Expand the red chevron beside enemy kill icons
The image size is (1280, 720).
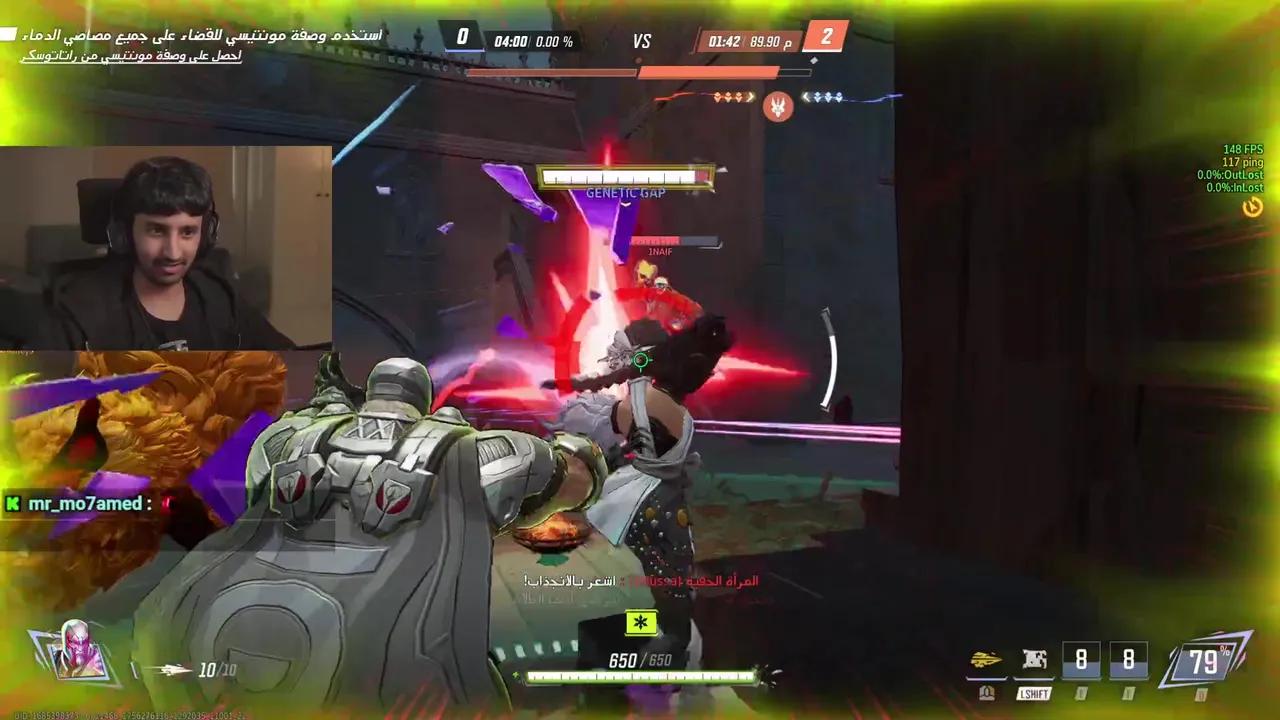coord(748,97)
